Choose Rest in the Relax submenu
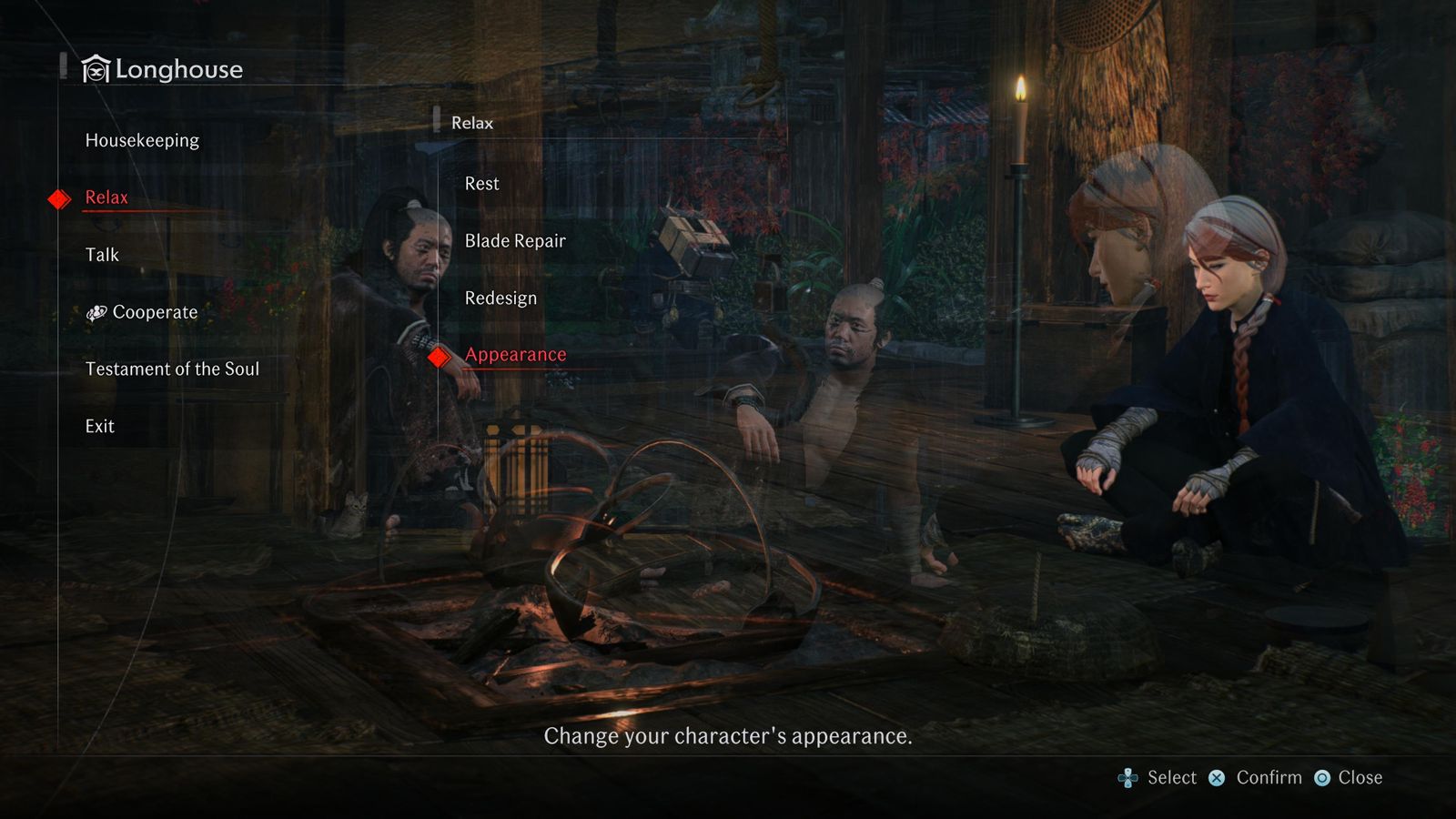Image resolution: width=1456 pixels, height=819 pixels. (481, 184)
